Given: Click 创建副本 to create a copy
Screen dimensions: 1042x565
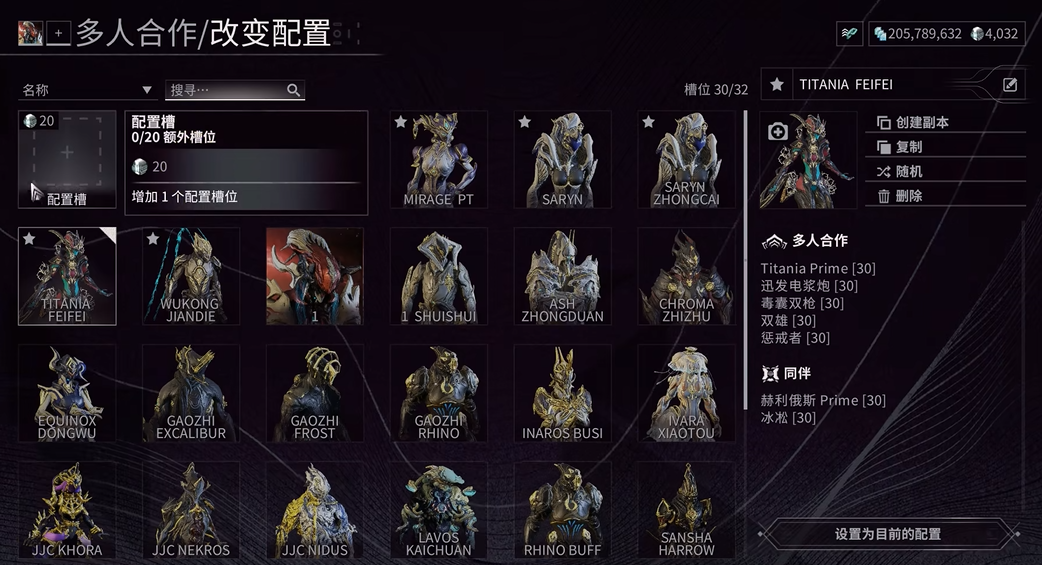Looking at the screenshot, I should coord(922,122).
